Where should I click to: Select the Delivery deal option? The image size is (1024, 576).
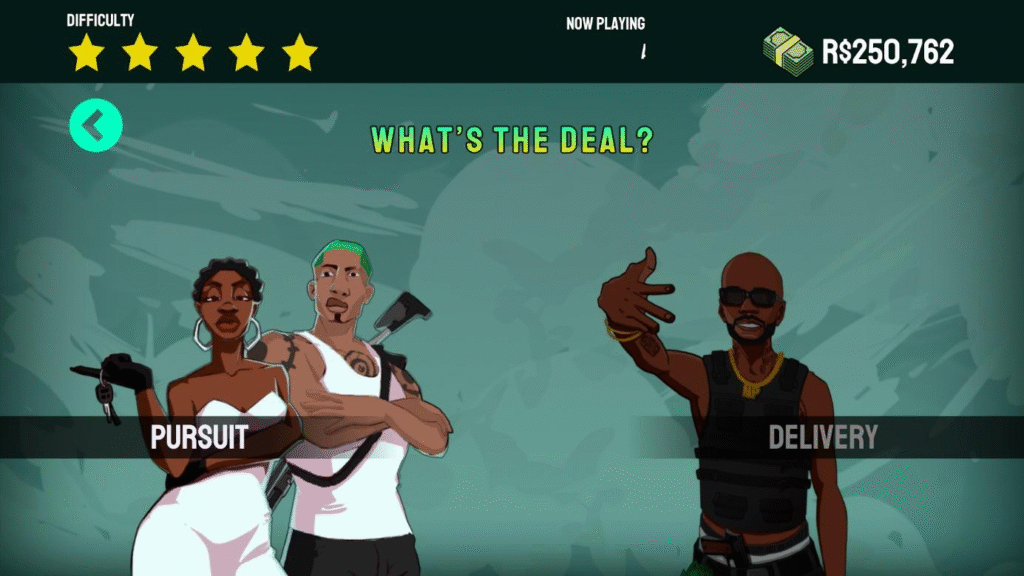point(822,437)
